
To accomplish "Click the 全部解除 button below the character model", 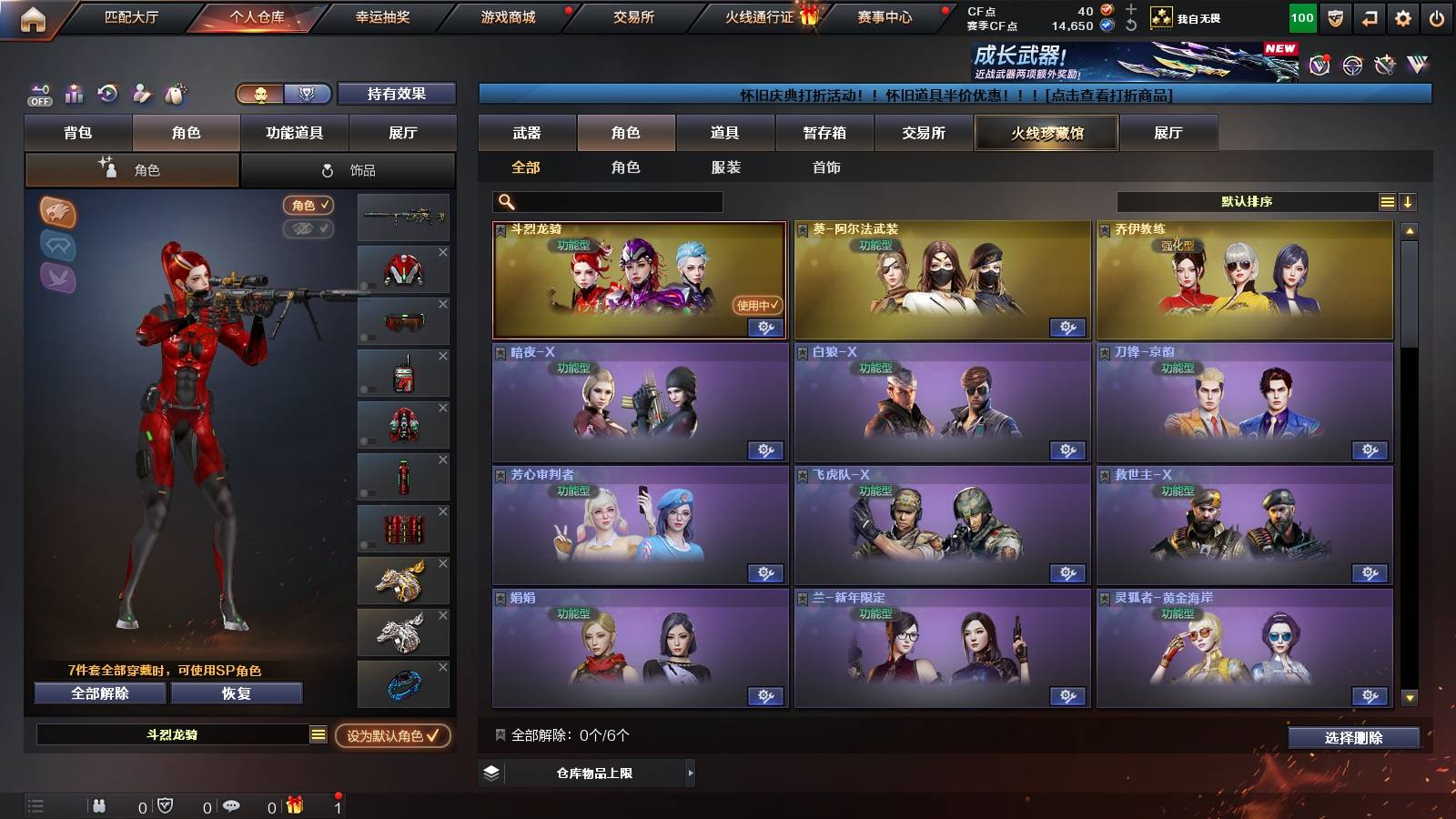I will 98,693.
